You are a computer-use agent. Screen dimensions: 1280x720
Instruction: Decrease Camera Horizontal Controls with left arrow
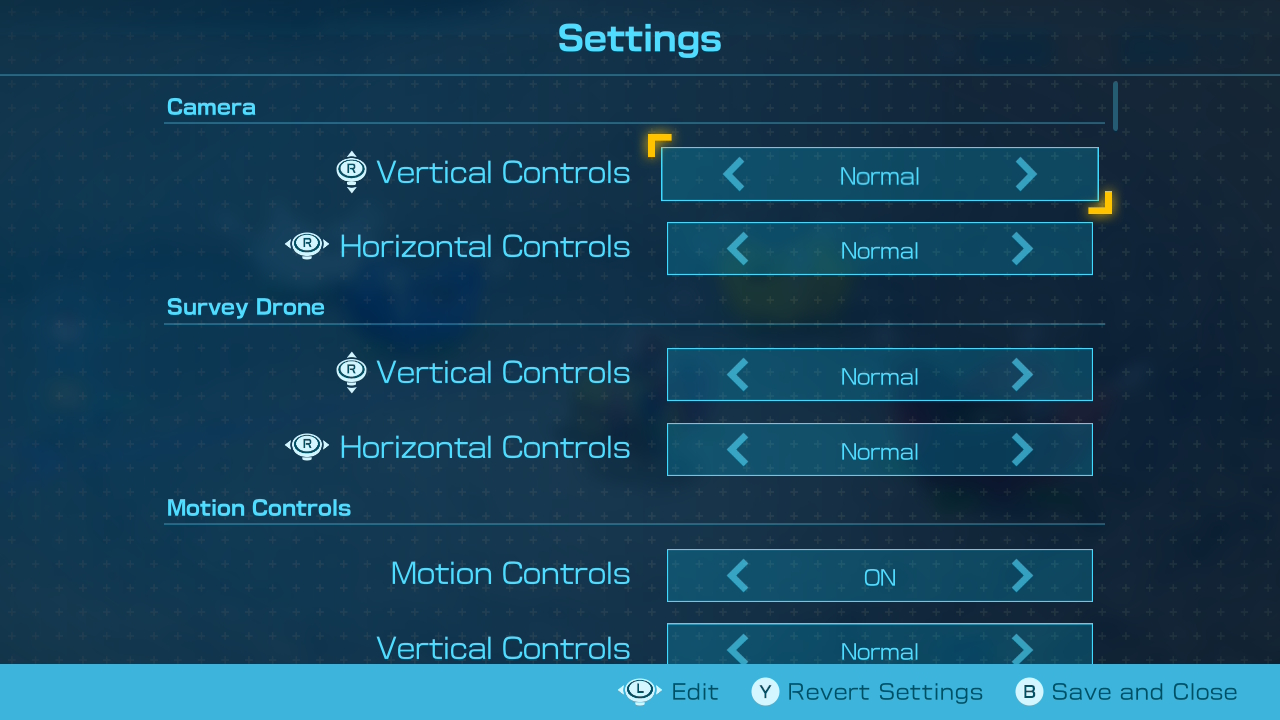click(738, 249)
